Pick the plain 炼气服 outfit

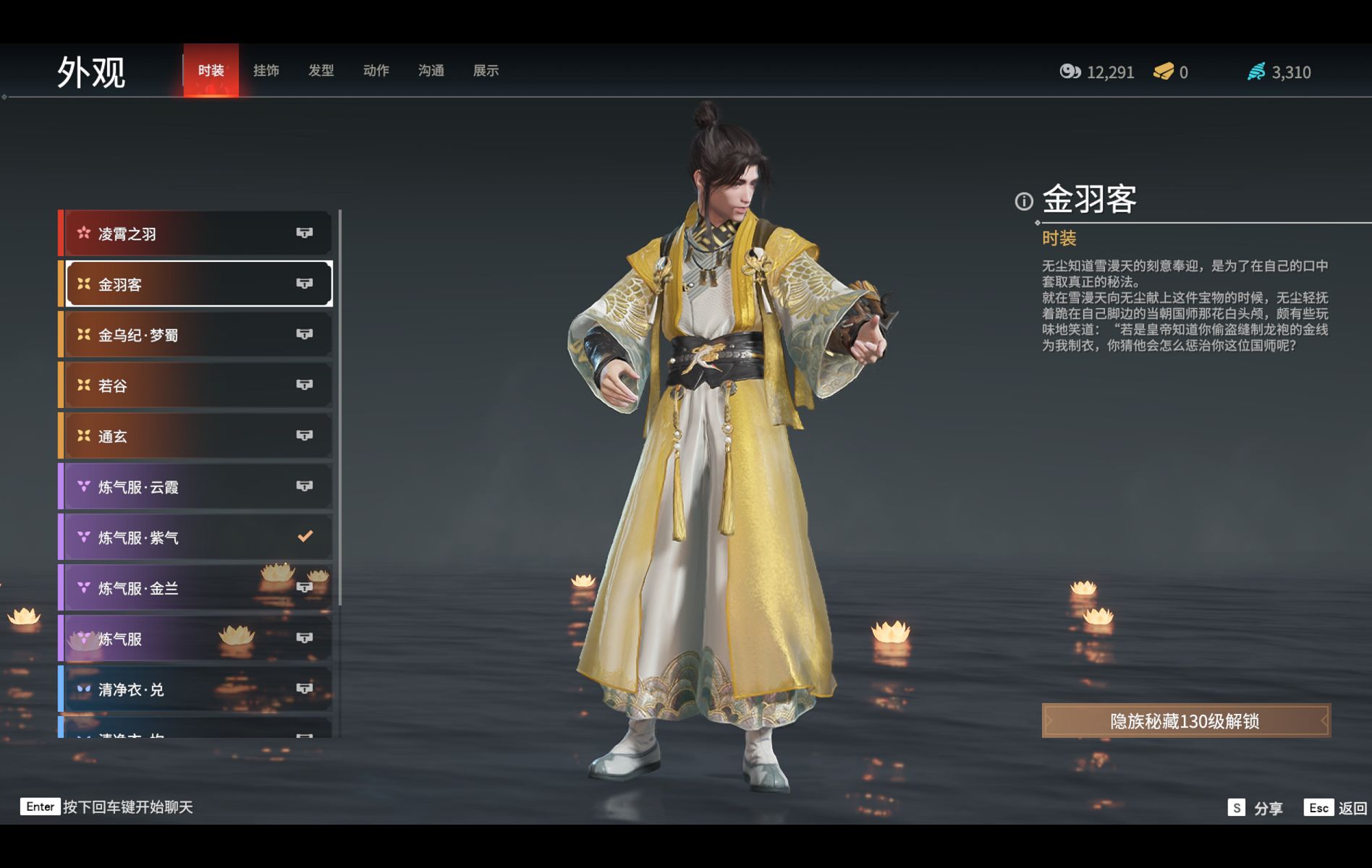(197, 639)
